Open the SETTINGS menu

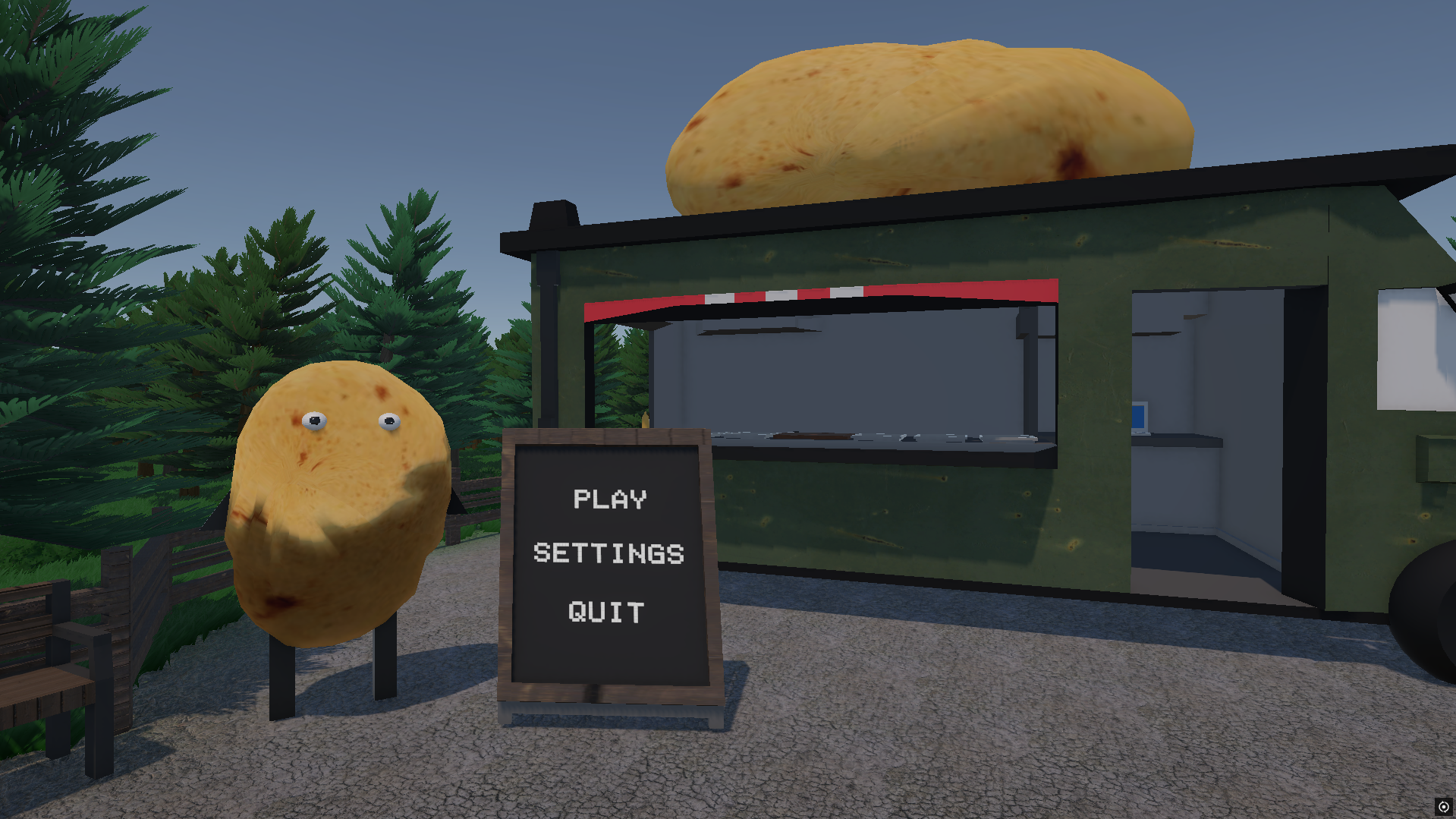tap(609, 553)
